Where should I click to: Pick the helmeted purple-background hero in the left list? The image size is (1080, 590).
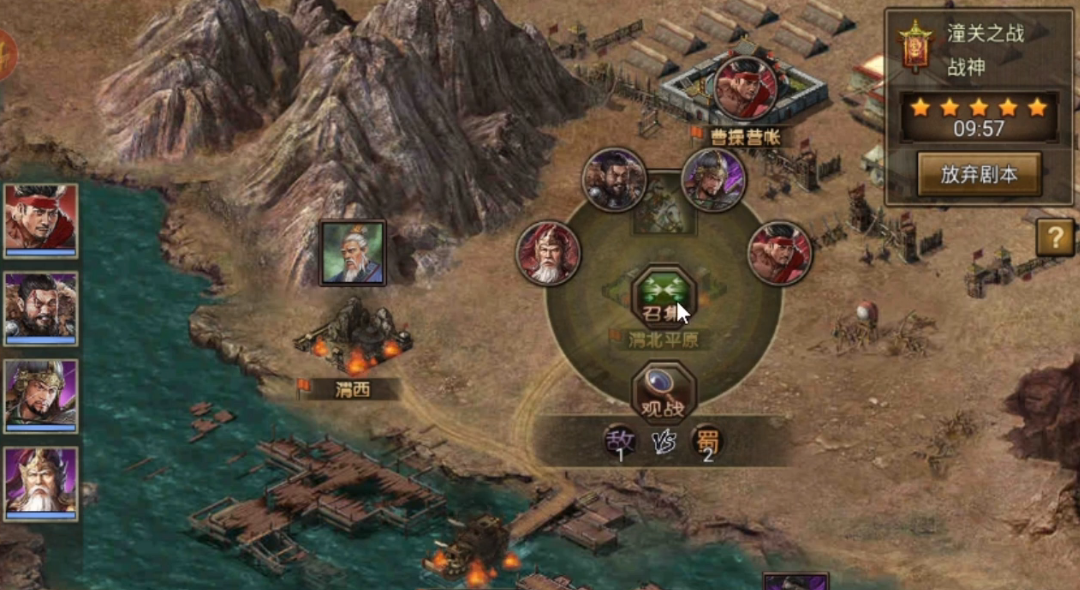click(41, 395)
